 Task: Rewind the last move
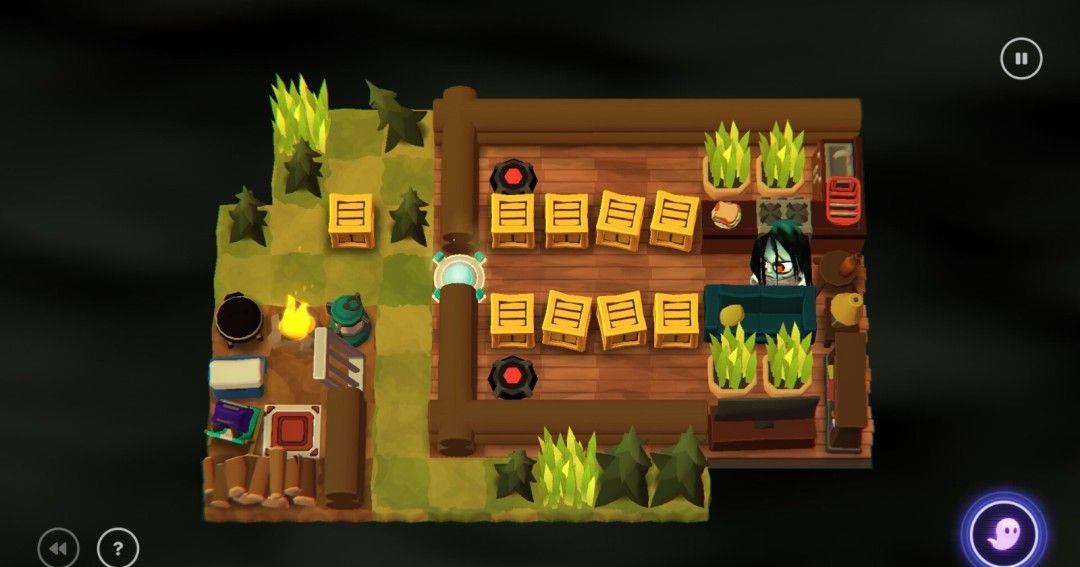(x=58, y=548)
